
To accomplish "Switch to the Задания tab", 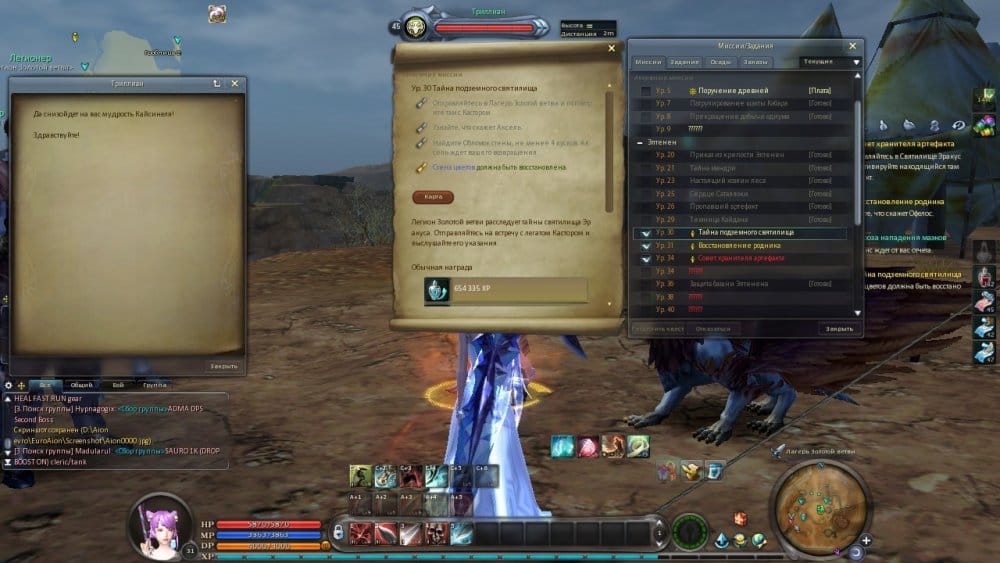I will 685,62.
